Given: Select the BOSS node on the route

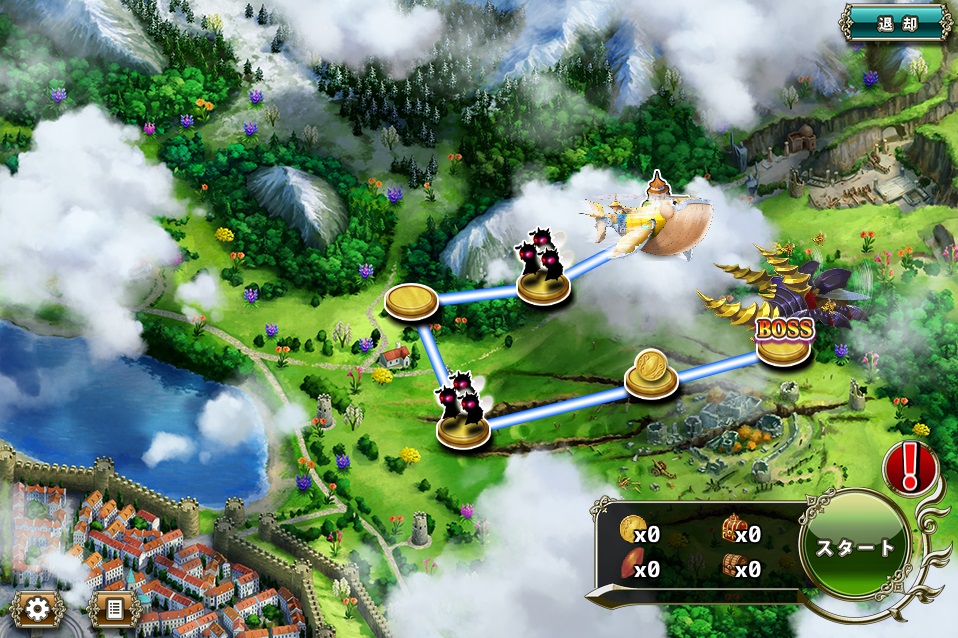Looking at the screenshot, I should 783,340.
